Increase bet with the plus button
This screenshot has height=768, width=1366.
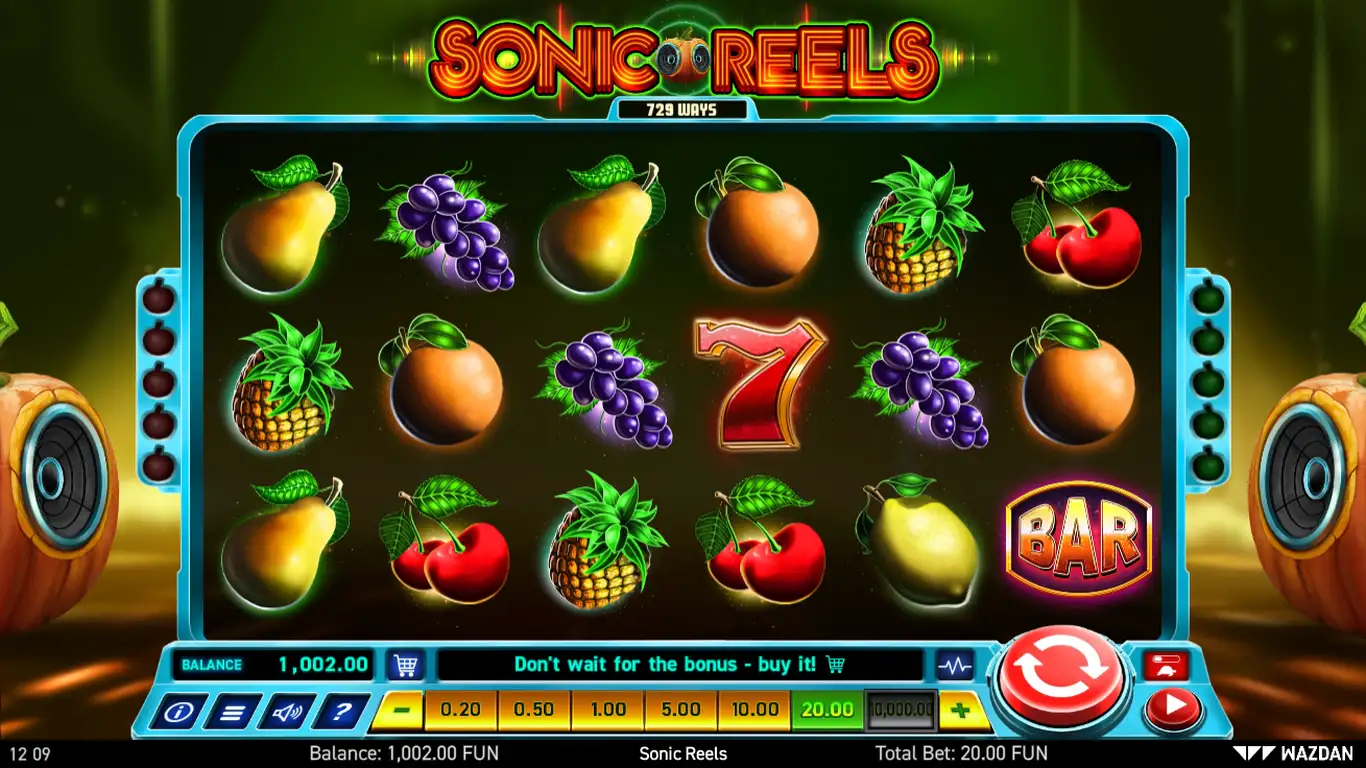(961, 710)
